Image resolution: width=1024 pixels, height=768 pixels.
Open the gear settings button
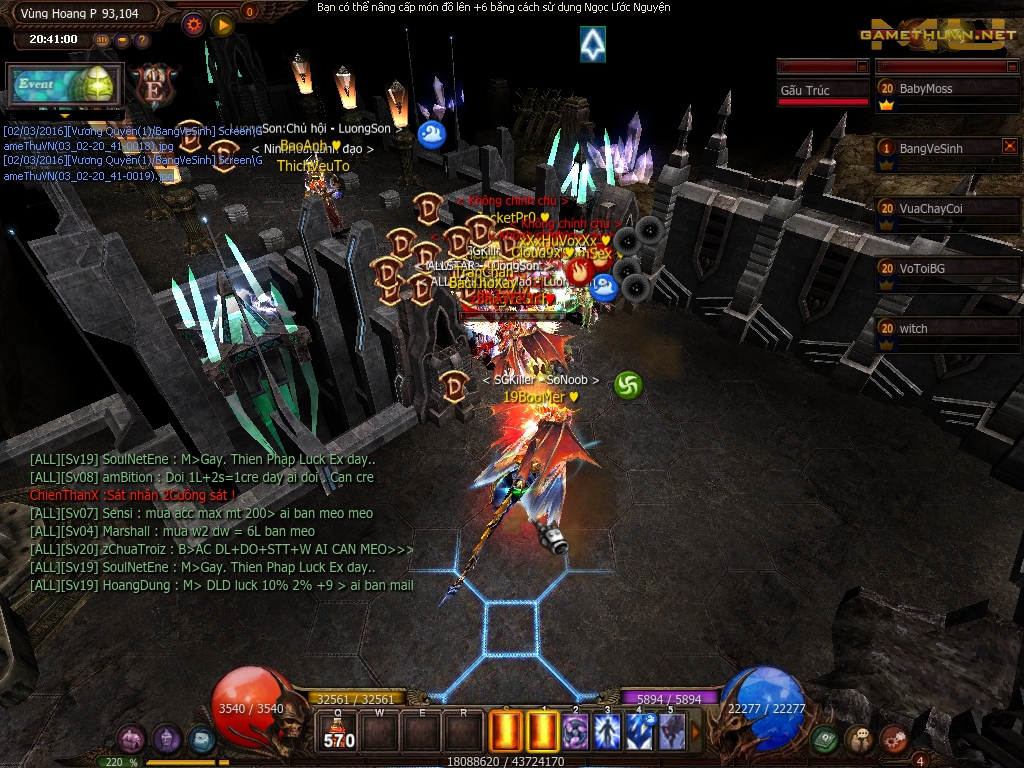(195, 24)
